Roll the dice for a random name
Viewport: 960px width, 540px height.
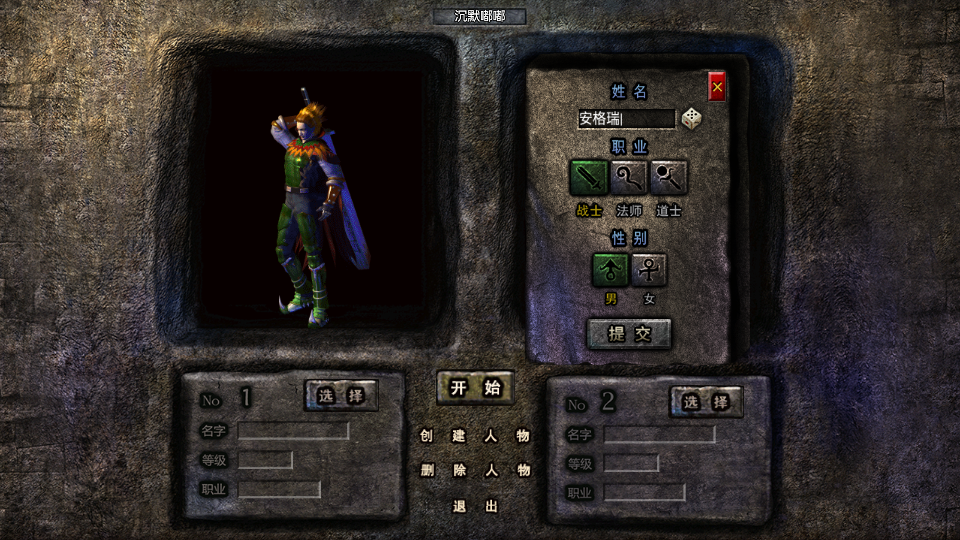691,119
